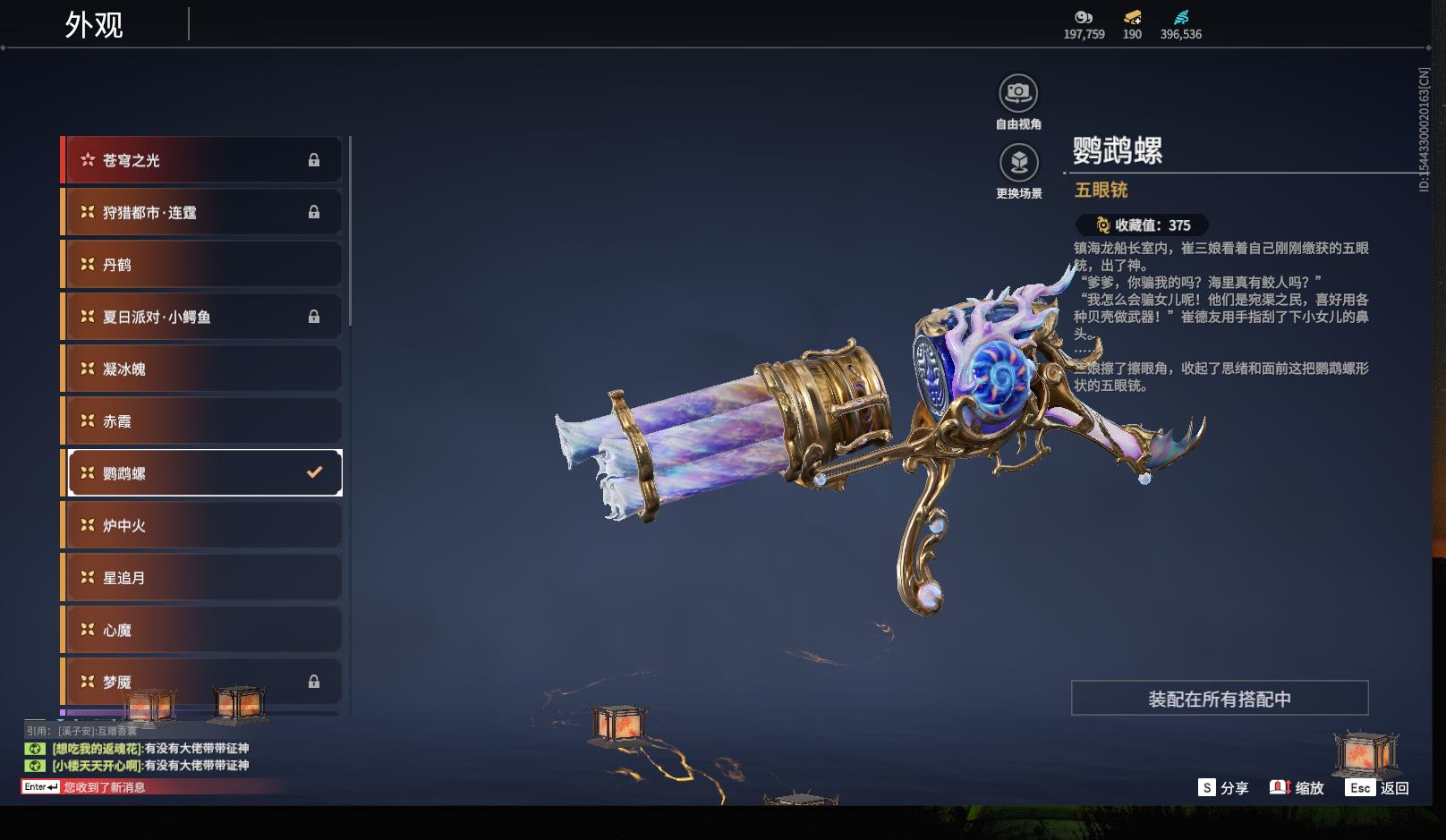
Task: Open the 自由视角 free camera view
Action: click(1018, 93)
